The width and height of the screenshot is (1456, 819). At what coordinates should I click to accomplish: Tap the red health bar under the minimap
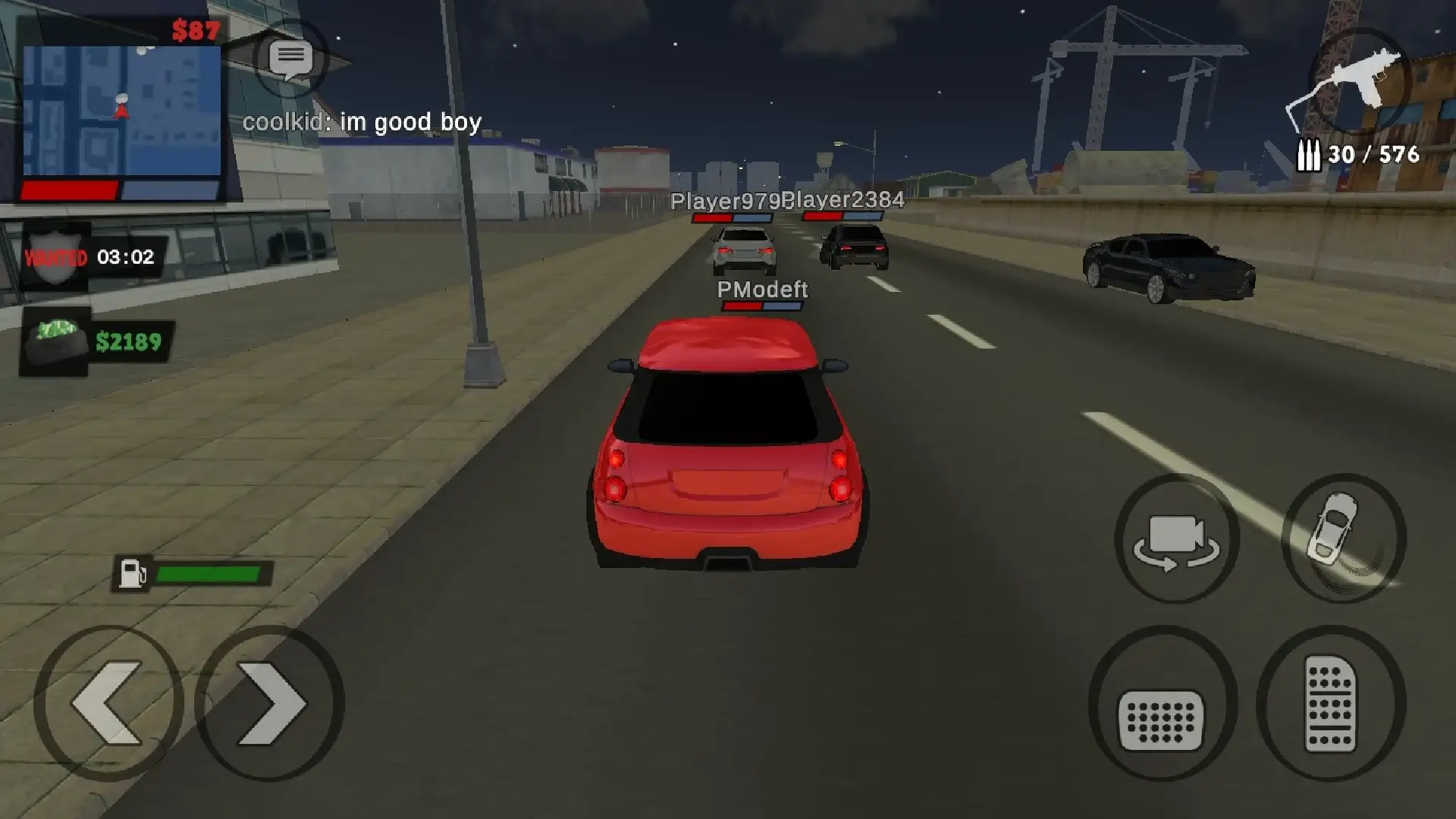tap(68, 188)
